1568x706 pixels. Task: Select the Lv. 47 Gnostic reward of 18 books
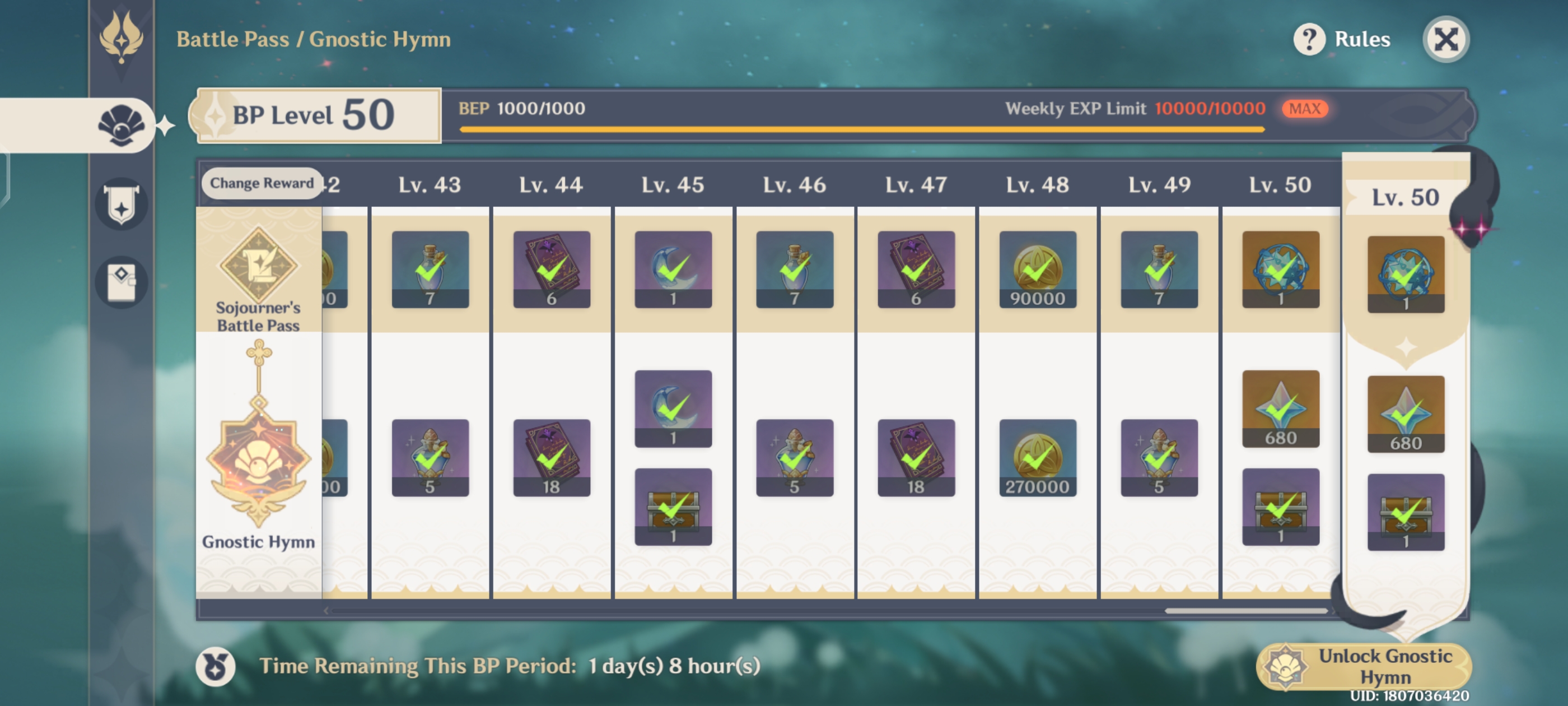point(916,457)
